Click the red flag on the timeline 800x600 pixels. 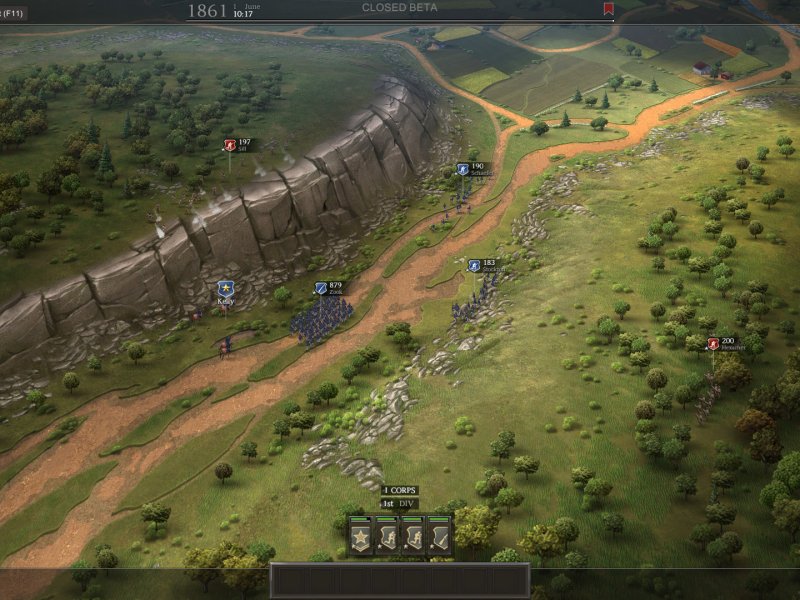[608, 9]
